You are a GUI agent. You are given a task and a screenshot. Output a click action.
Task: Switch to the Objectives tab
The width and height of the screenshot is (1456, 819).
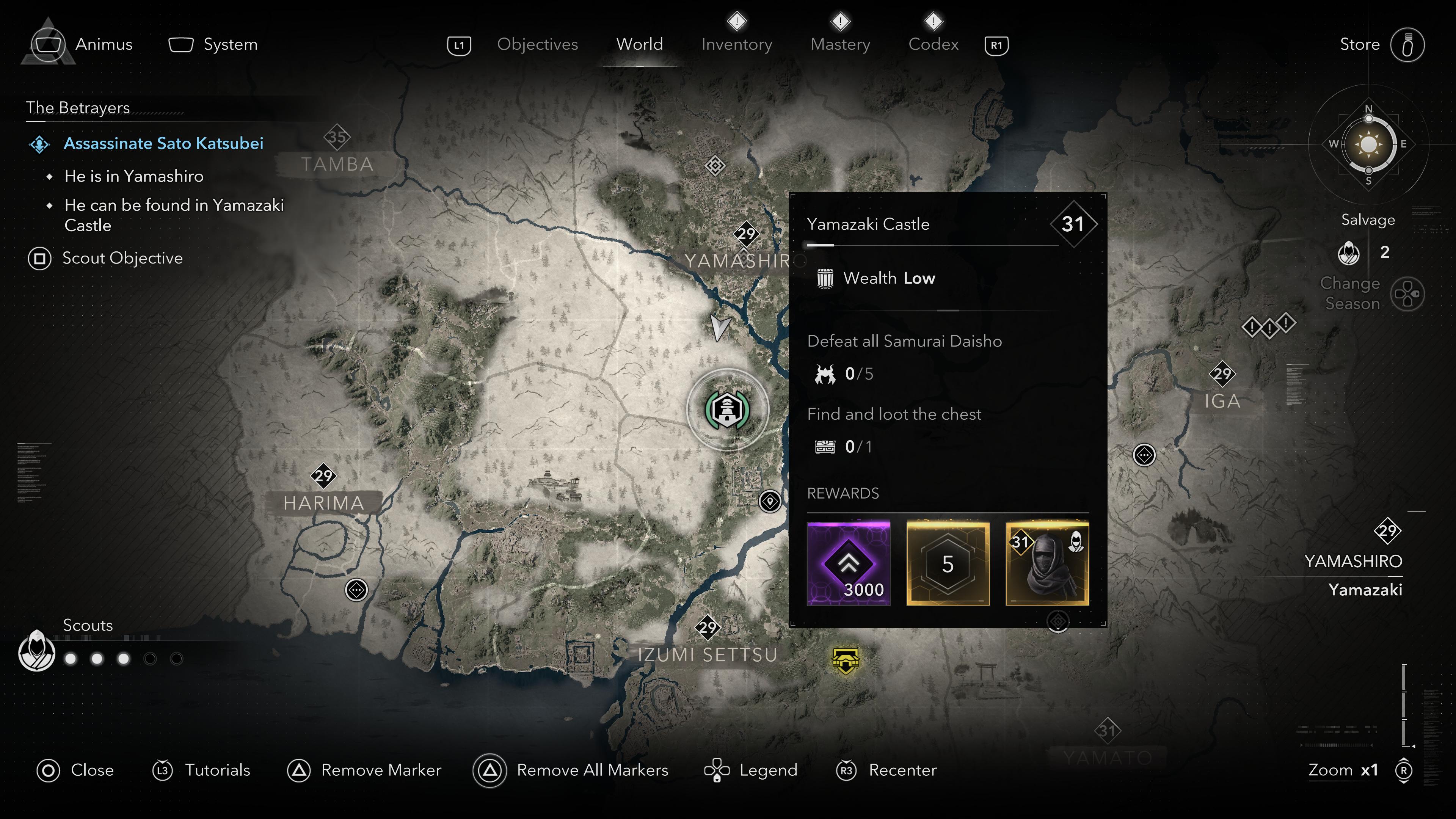point(537,44)
